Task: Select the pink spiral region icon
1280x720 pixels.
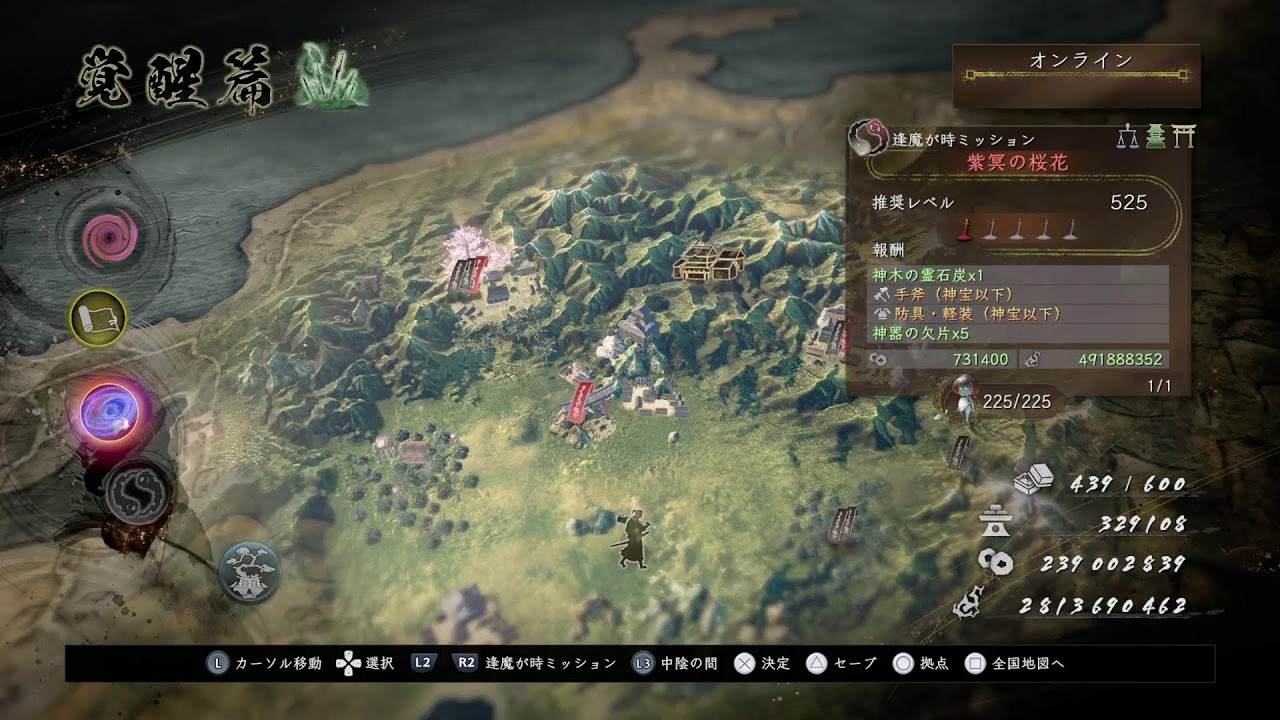Action: coord(104,237)
